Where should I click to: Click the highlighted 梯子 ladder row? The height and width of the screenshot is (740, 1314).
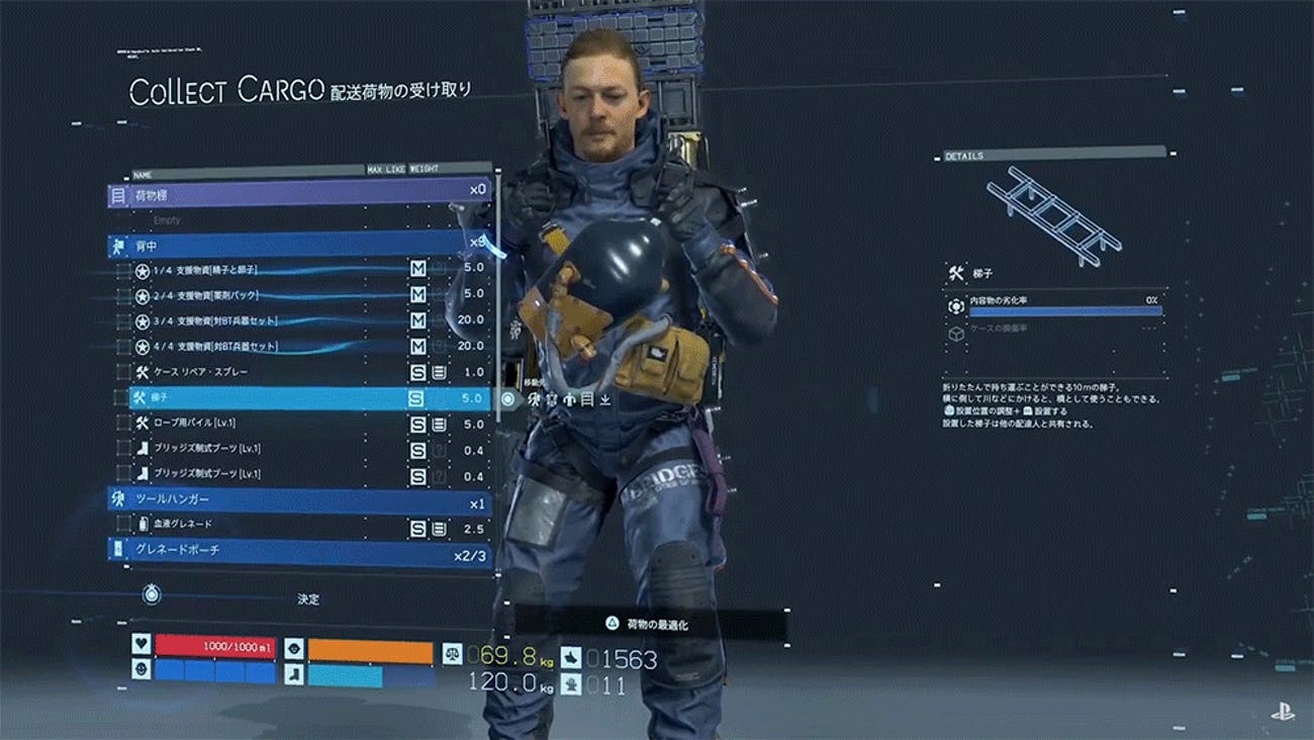tap(300, 398)
